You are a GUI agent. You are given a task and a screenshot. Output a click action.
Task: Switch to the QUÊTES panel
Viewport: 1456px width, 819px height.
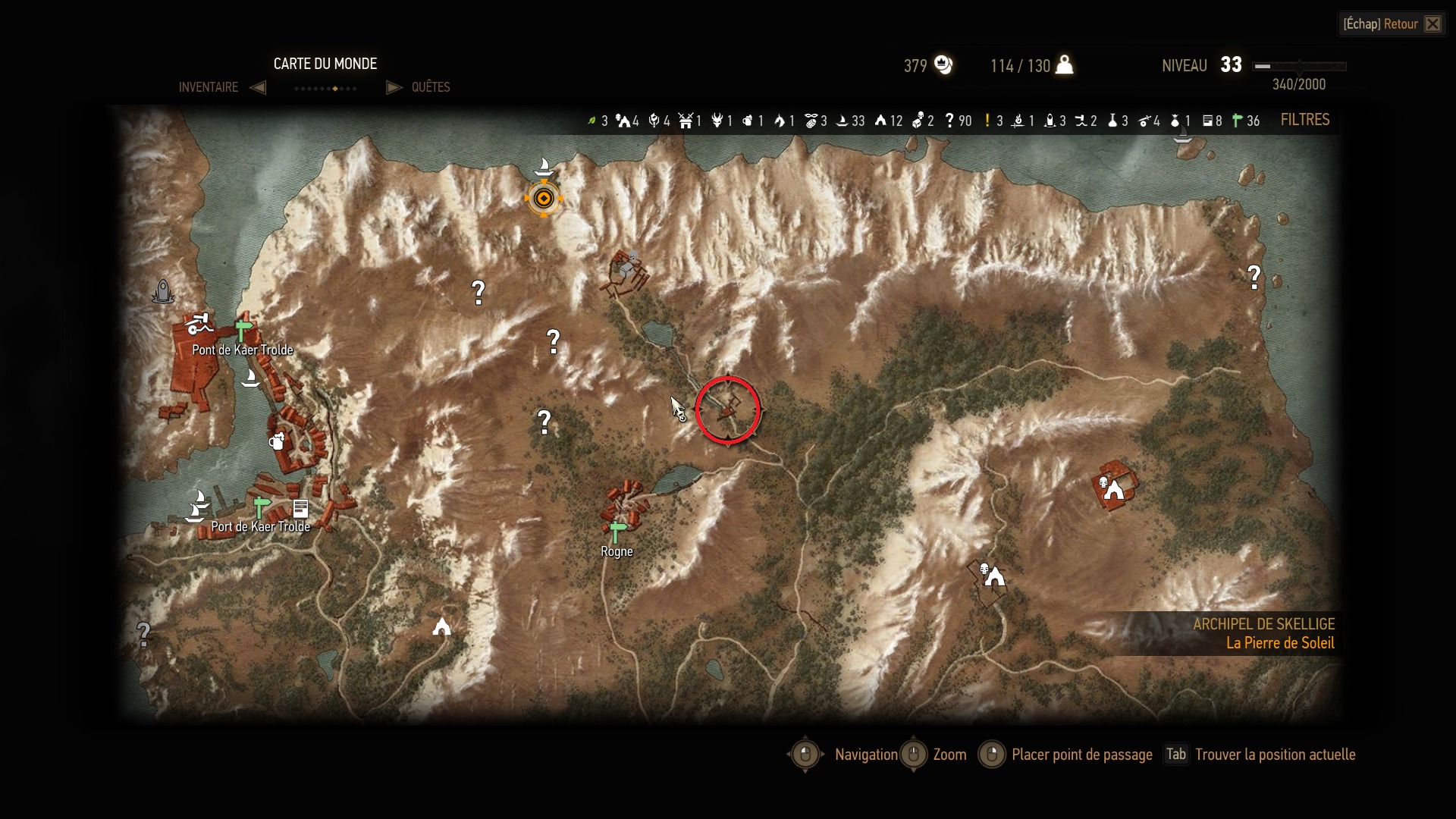point(430,87)
